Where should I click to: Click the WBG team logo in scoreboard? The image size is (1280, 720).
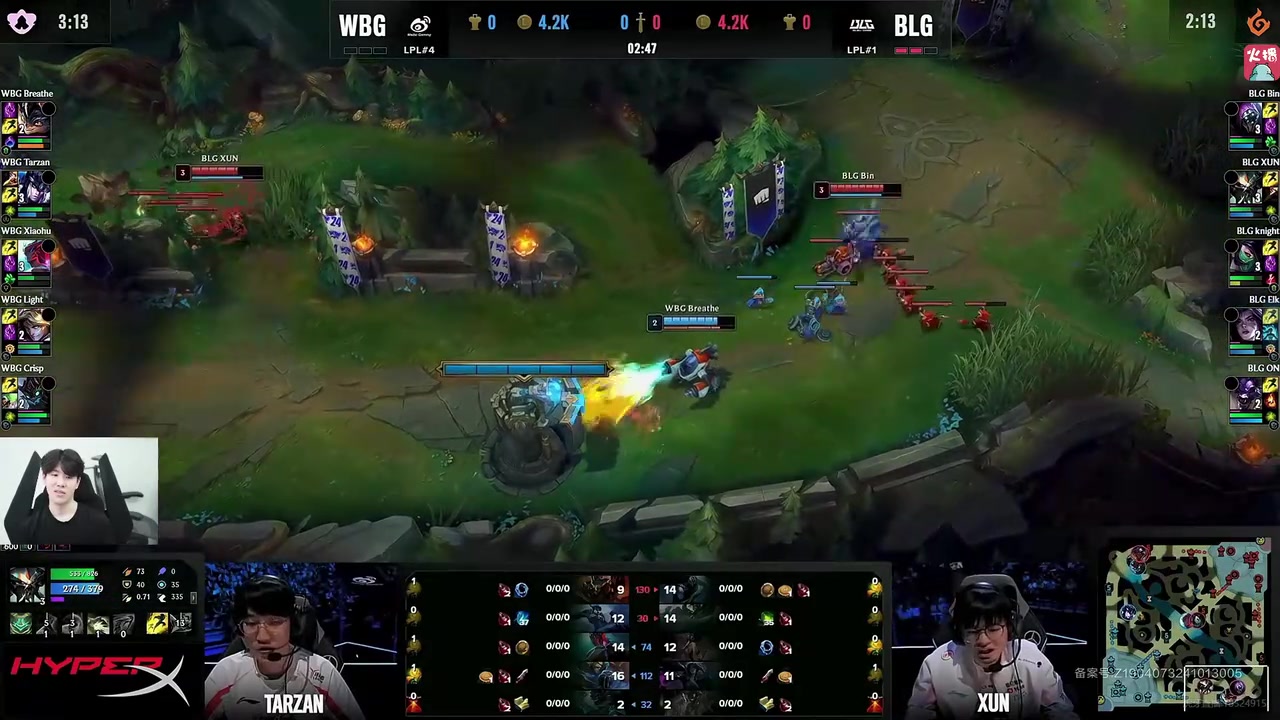coord(420,25)
